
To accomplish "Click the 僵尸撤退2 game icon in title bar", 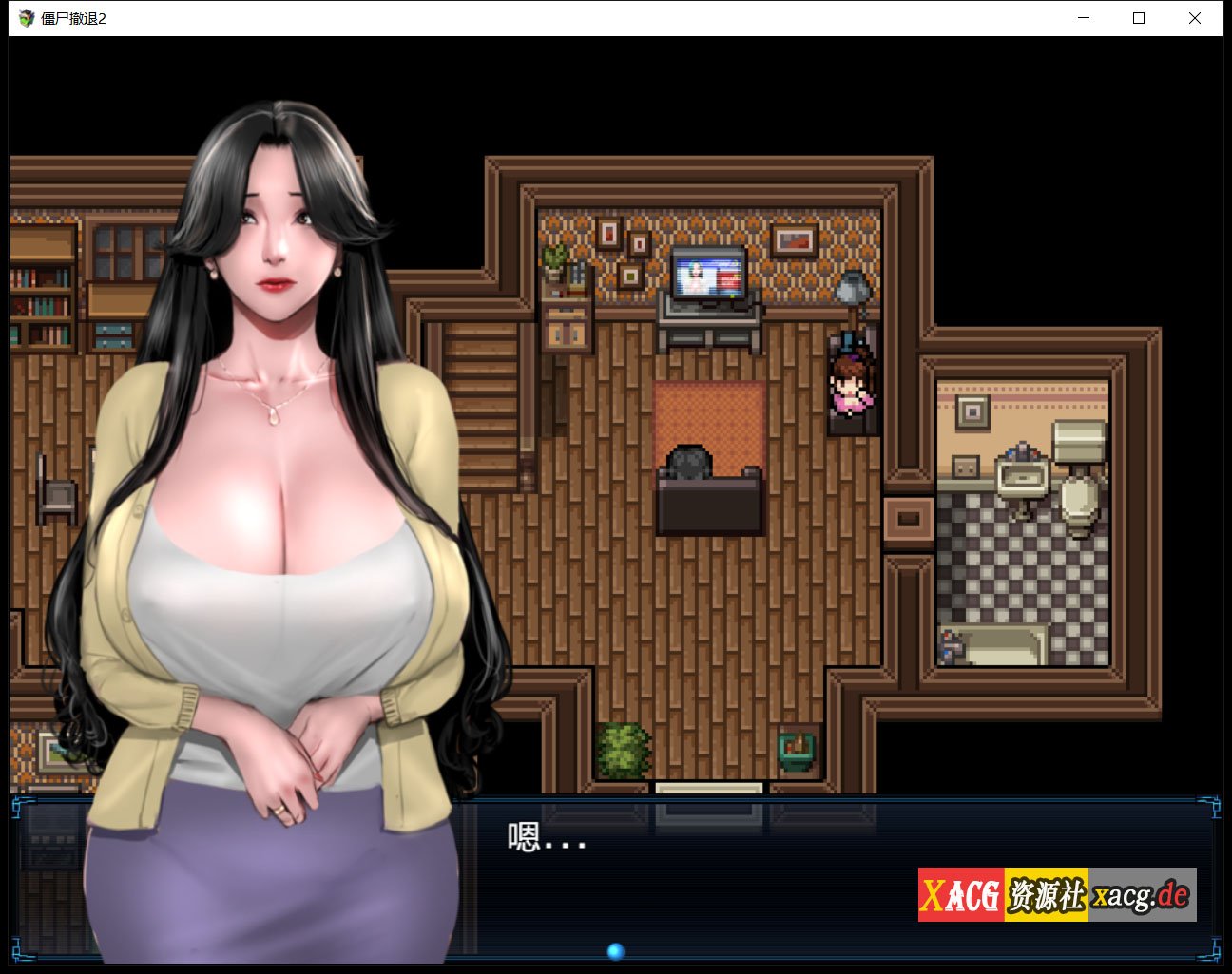I will coord(25,15).
